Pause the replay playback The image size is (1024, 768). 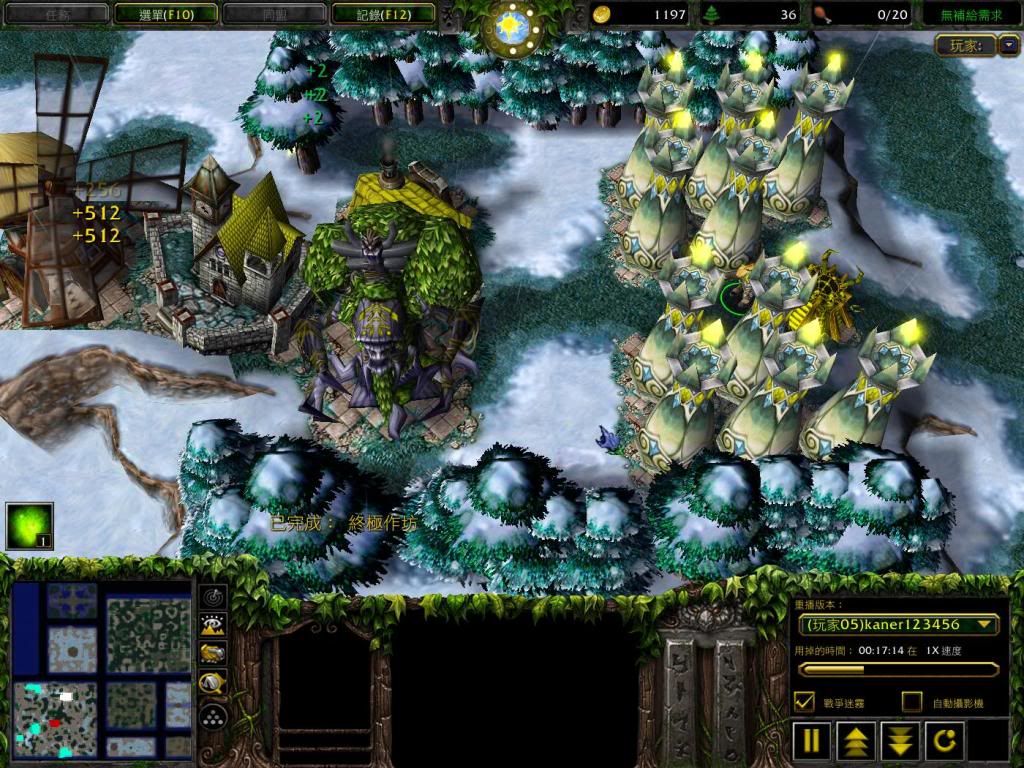pyautogui.click(x=811, y=741)
